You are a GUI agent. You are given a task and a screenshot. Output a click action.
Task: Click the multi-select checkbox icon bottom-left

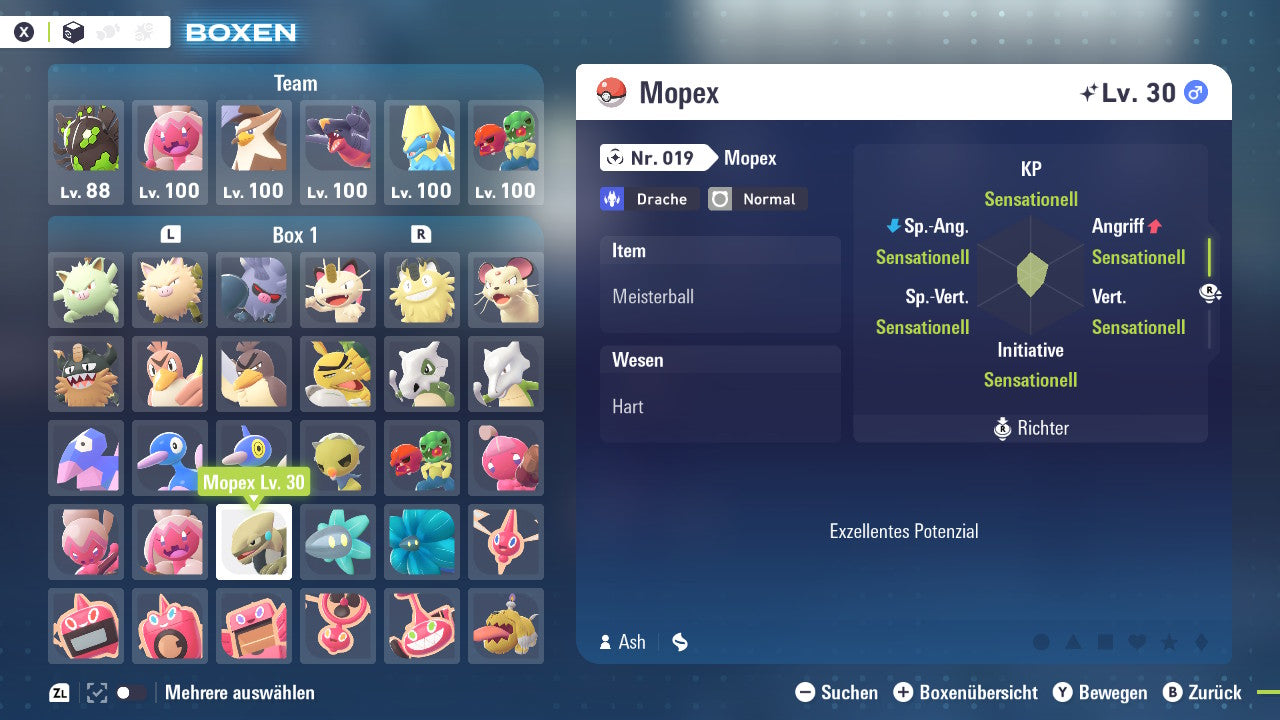click(x=95, y=692)
